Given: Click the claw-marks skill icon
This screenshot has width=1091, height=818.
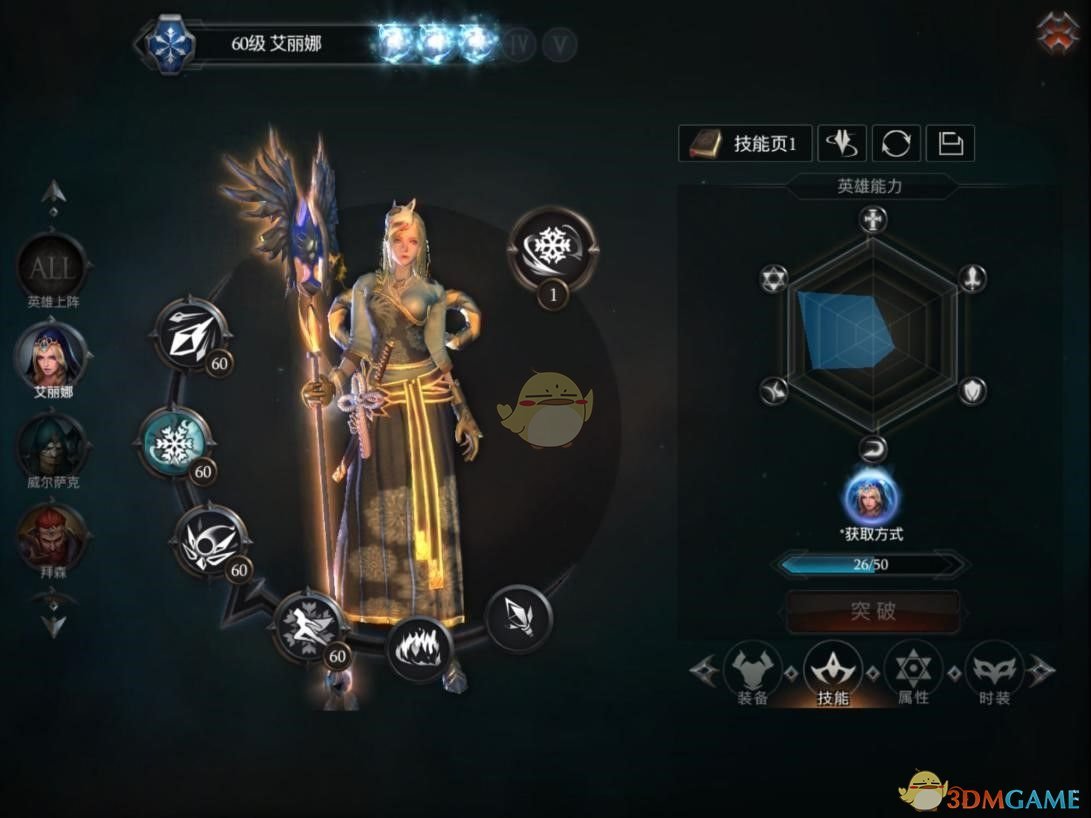Looking at the screenshot, I should (x=419, y=647).
